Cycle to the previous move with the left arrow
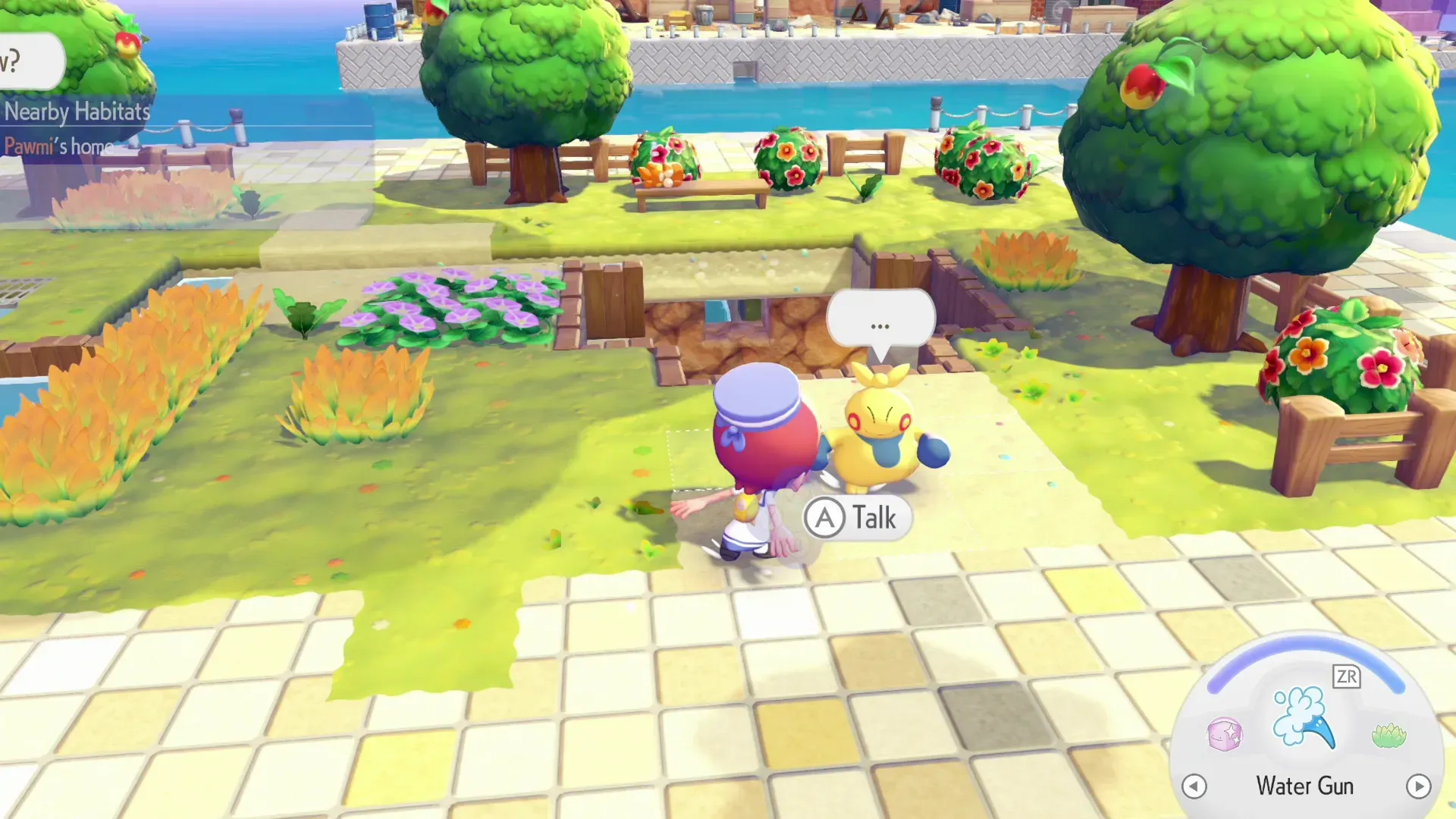Screen dimensions: 1456x819 click(1194, 787)
